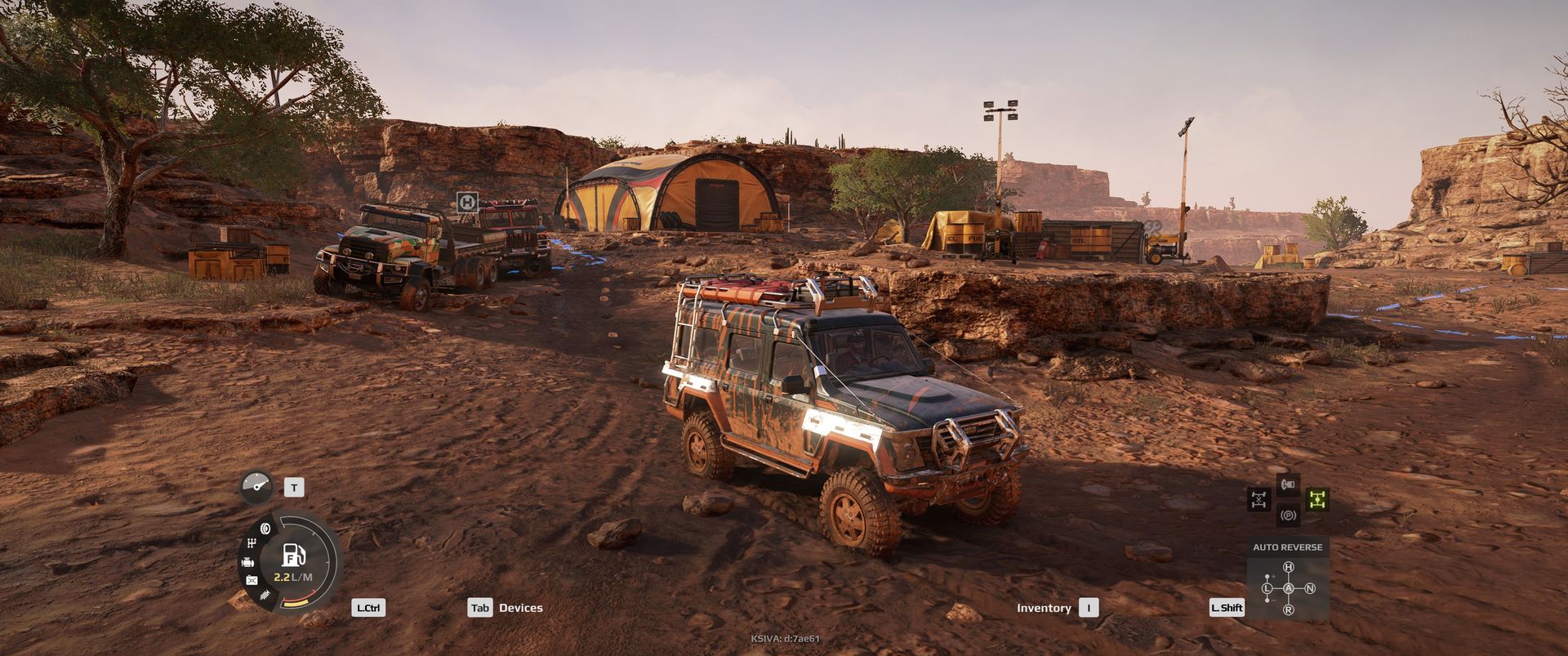Shift to High gear on gearbox

1289,567
